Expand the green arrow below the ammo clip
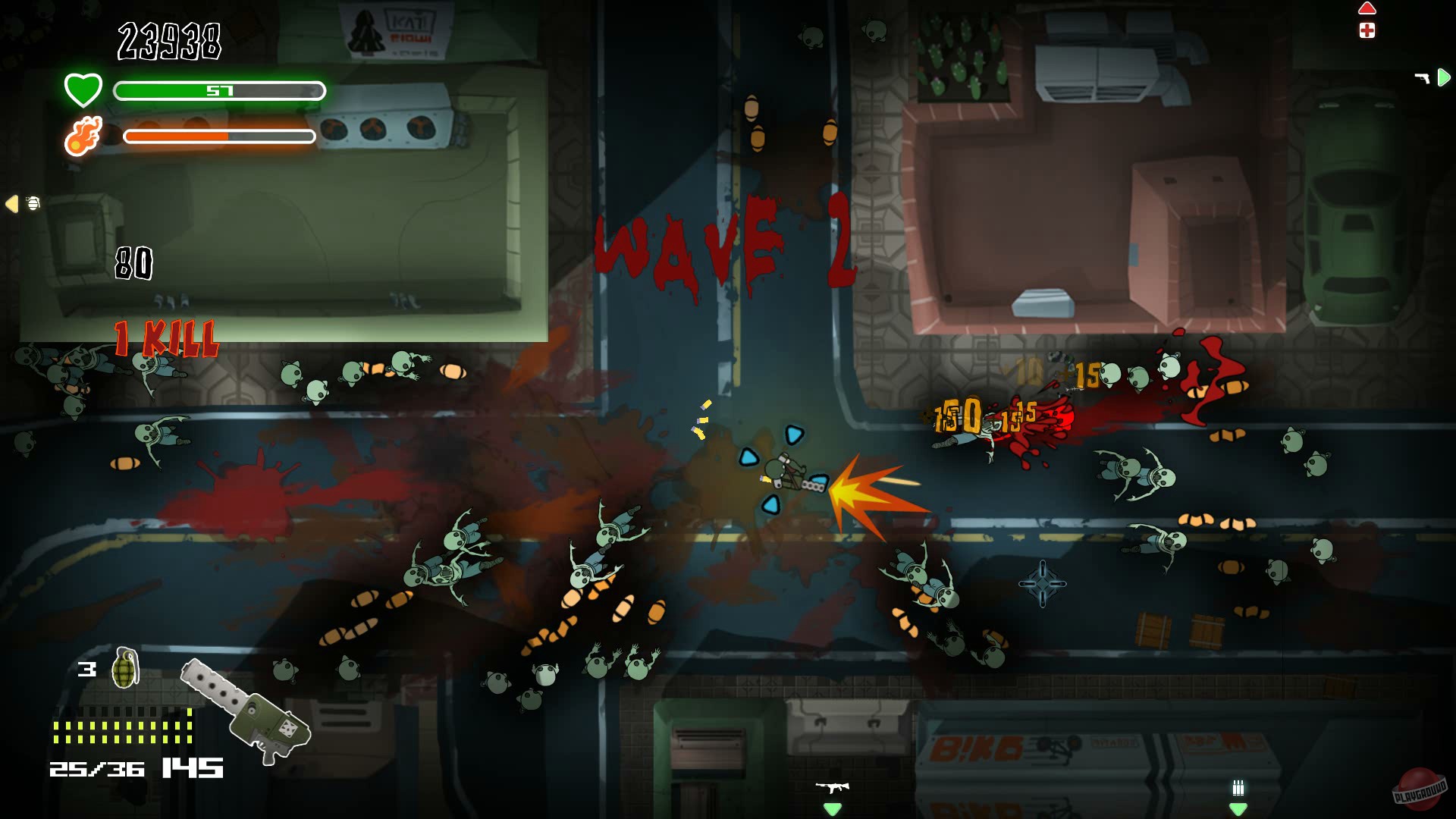The width and height of the screenshot is (1456, 819). (x=1238, y=810)
